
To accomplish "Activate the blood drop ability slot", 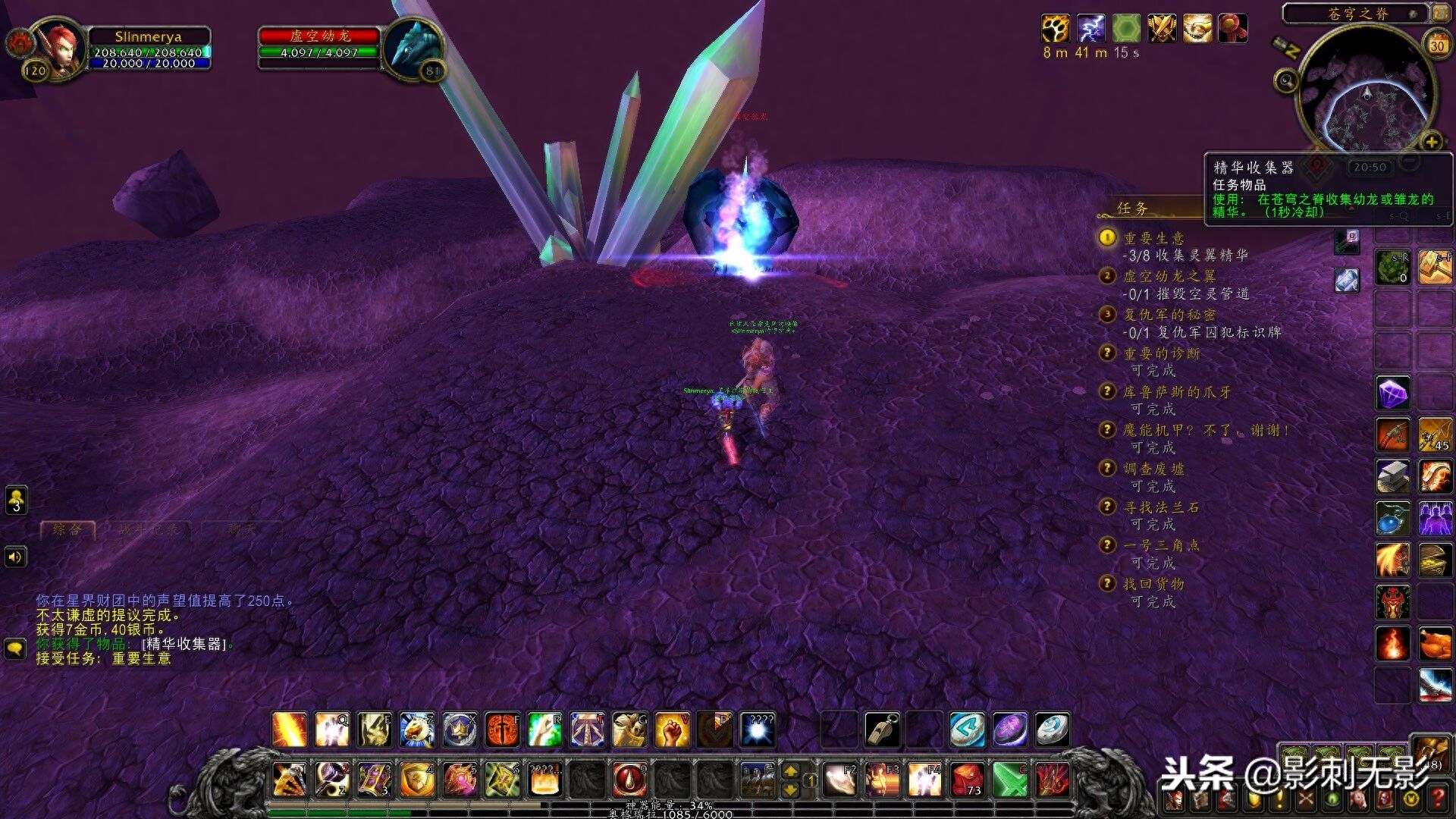I will coord(629,779).
